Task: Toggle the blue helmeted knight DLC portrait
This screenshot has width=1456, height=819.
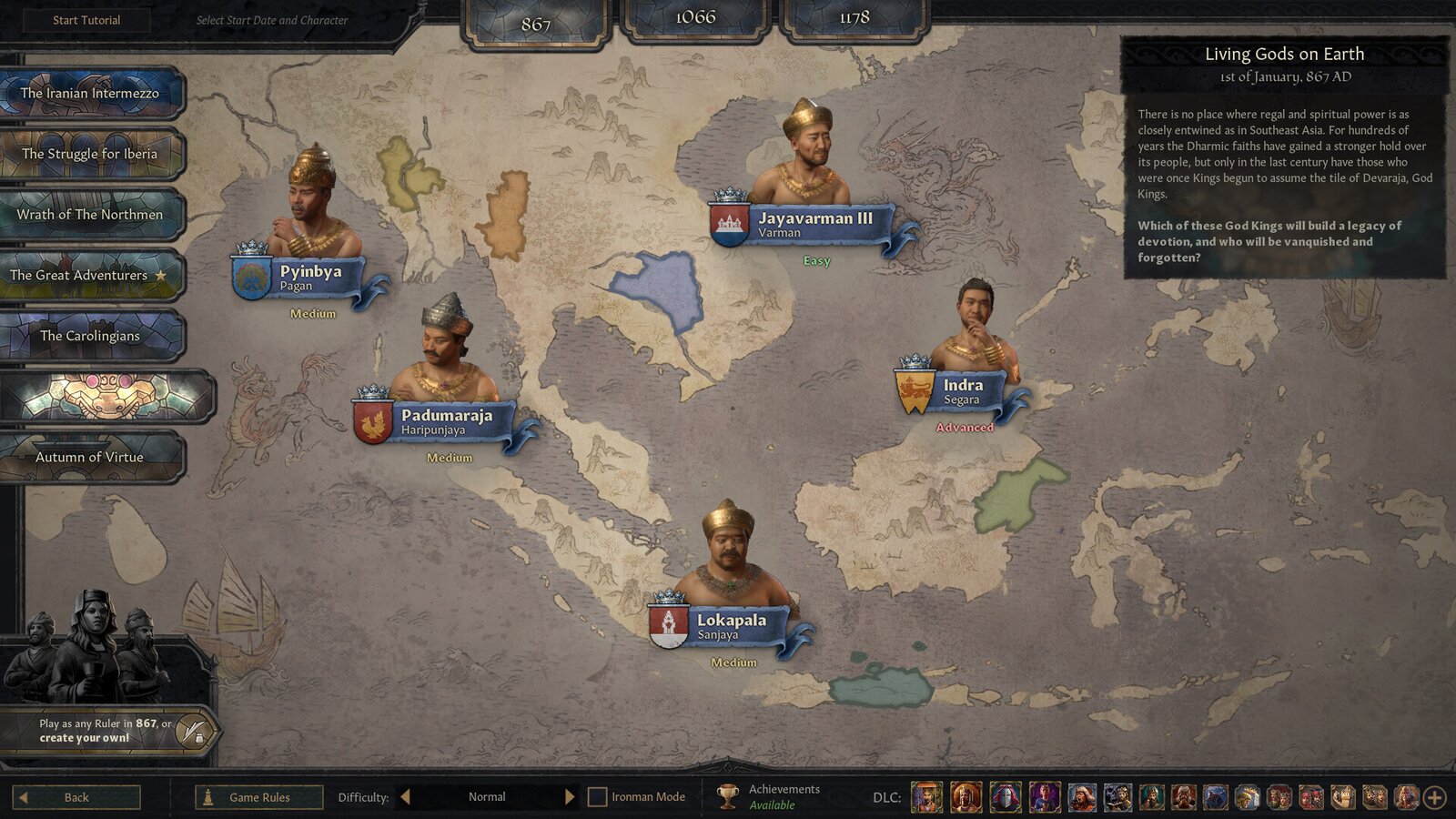Action: [1004, 793]
